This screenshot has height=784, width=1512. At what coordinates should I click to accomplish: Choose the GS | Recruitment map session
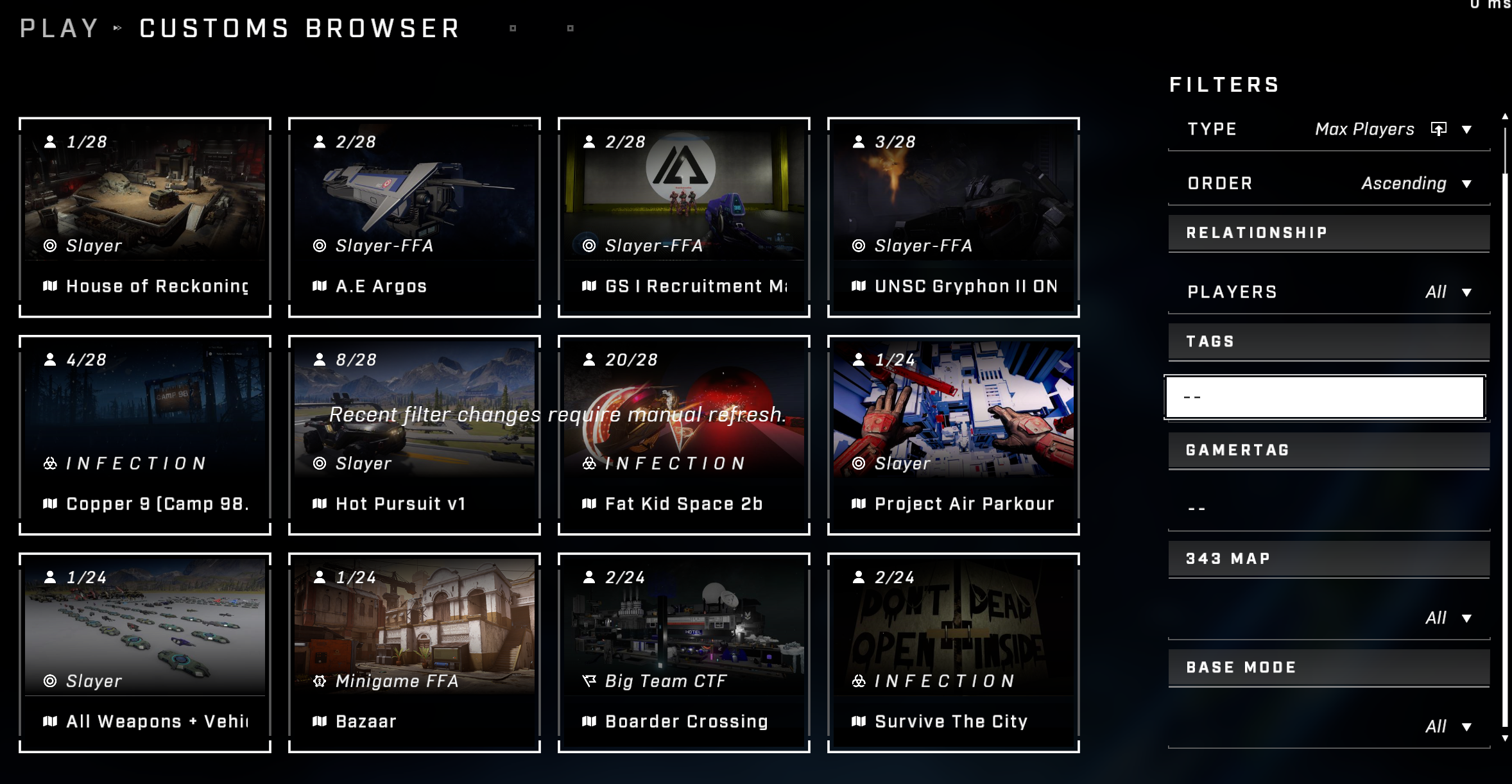tap(684, 217)
